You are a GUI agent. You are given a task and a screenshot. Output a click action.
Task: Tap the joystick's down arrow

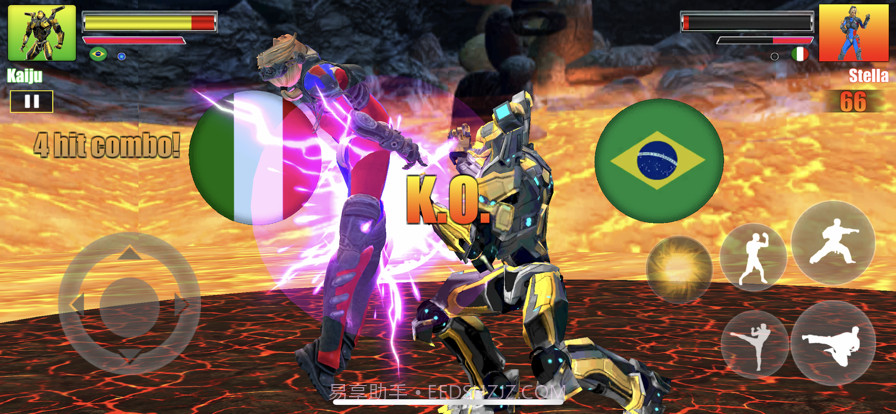click(129, 354)
